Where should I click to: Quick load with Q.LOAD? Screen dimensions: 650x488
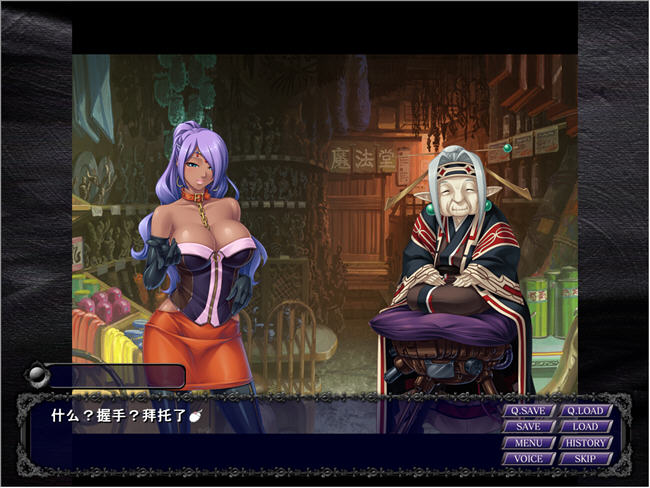(585, 411)
